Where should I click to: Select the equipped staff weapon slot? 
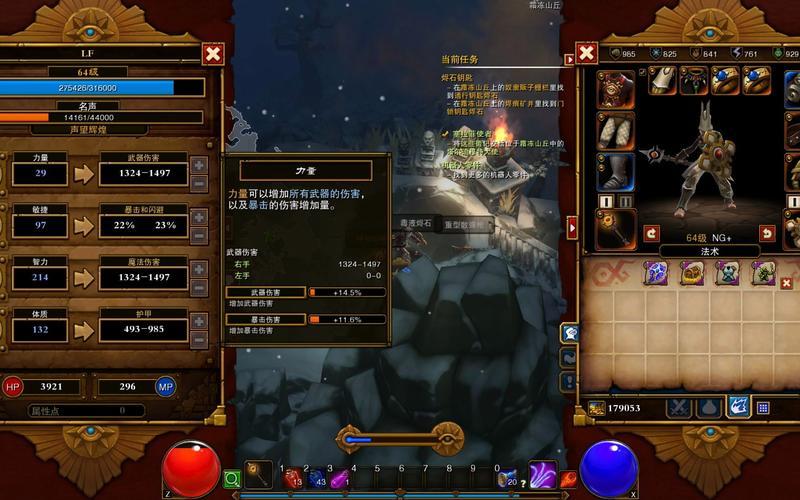[615, 229]
